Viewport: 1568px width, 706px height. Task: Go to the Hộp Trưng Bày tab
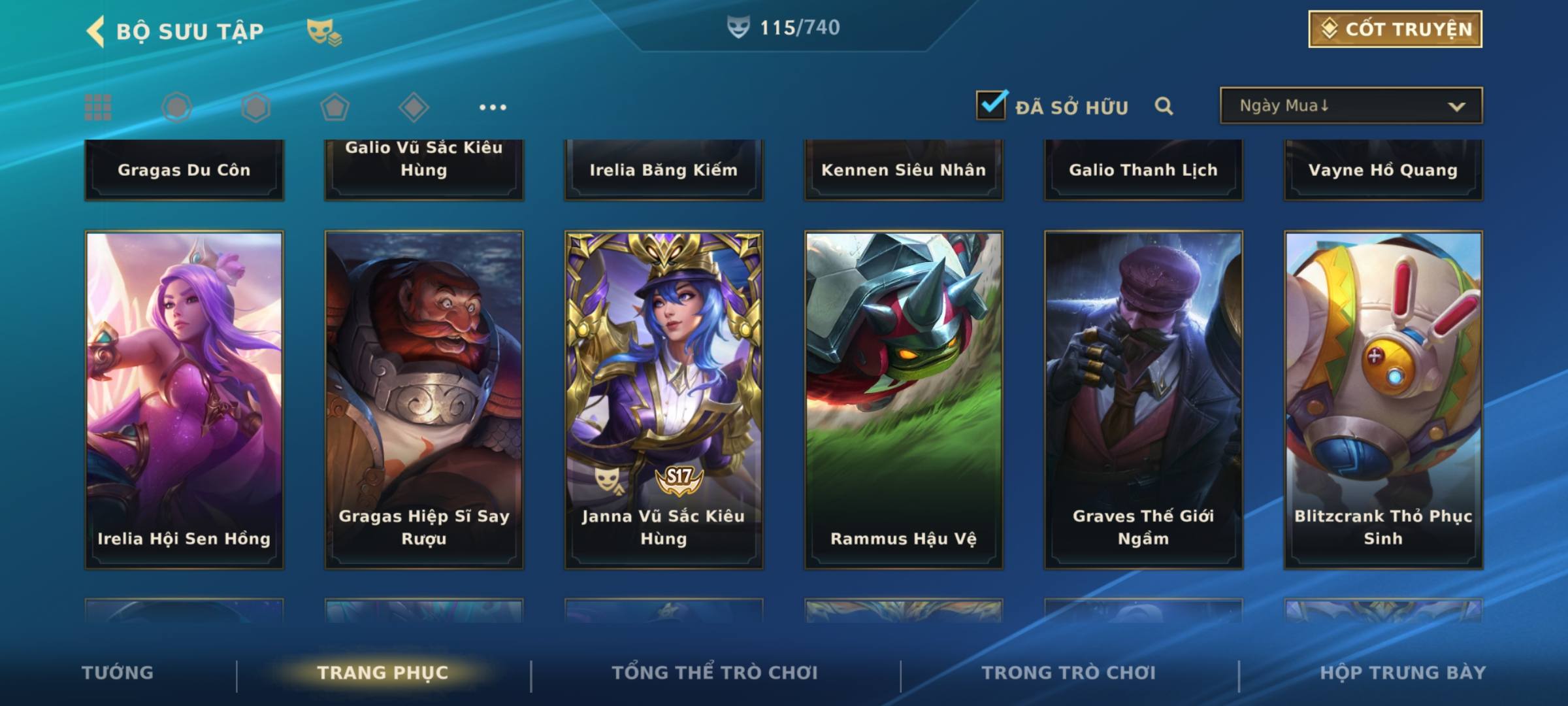pyautogui.click(x=1403, y=673)
